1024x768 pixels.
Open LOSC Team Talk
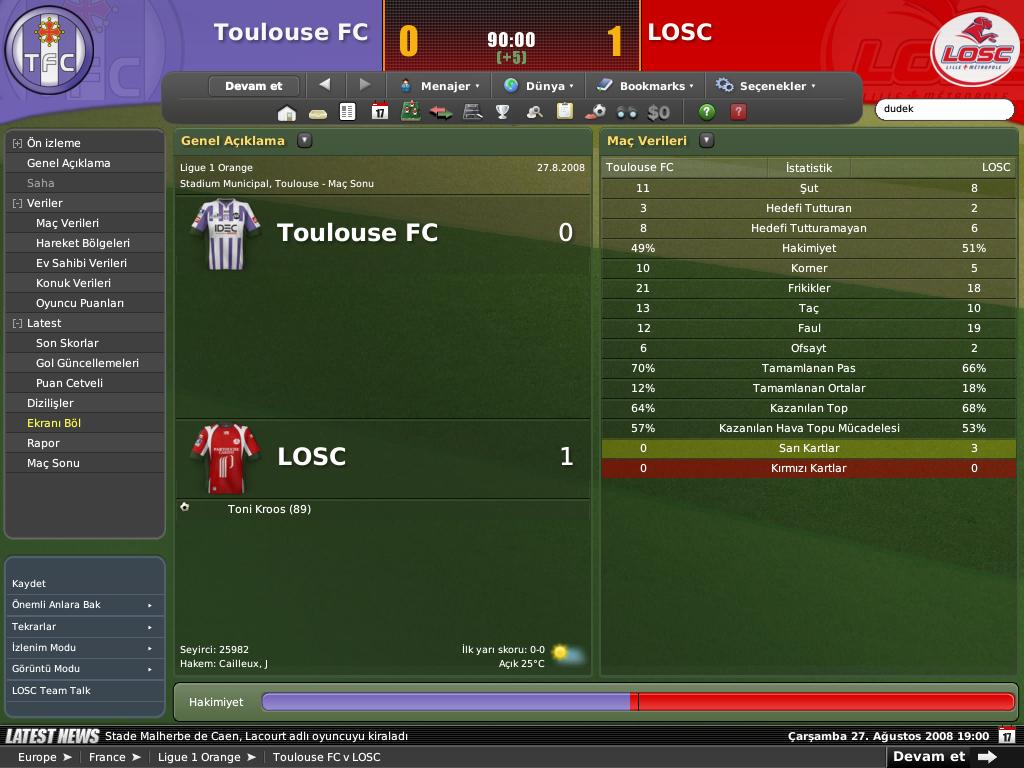click(x=51, y=691)
